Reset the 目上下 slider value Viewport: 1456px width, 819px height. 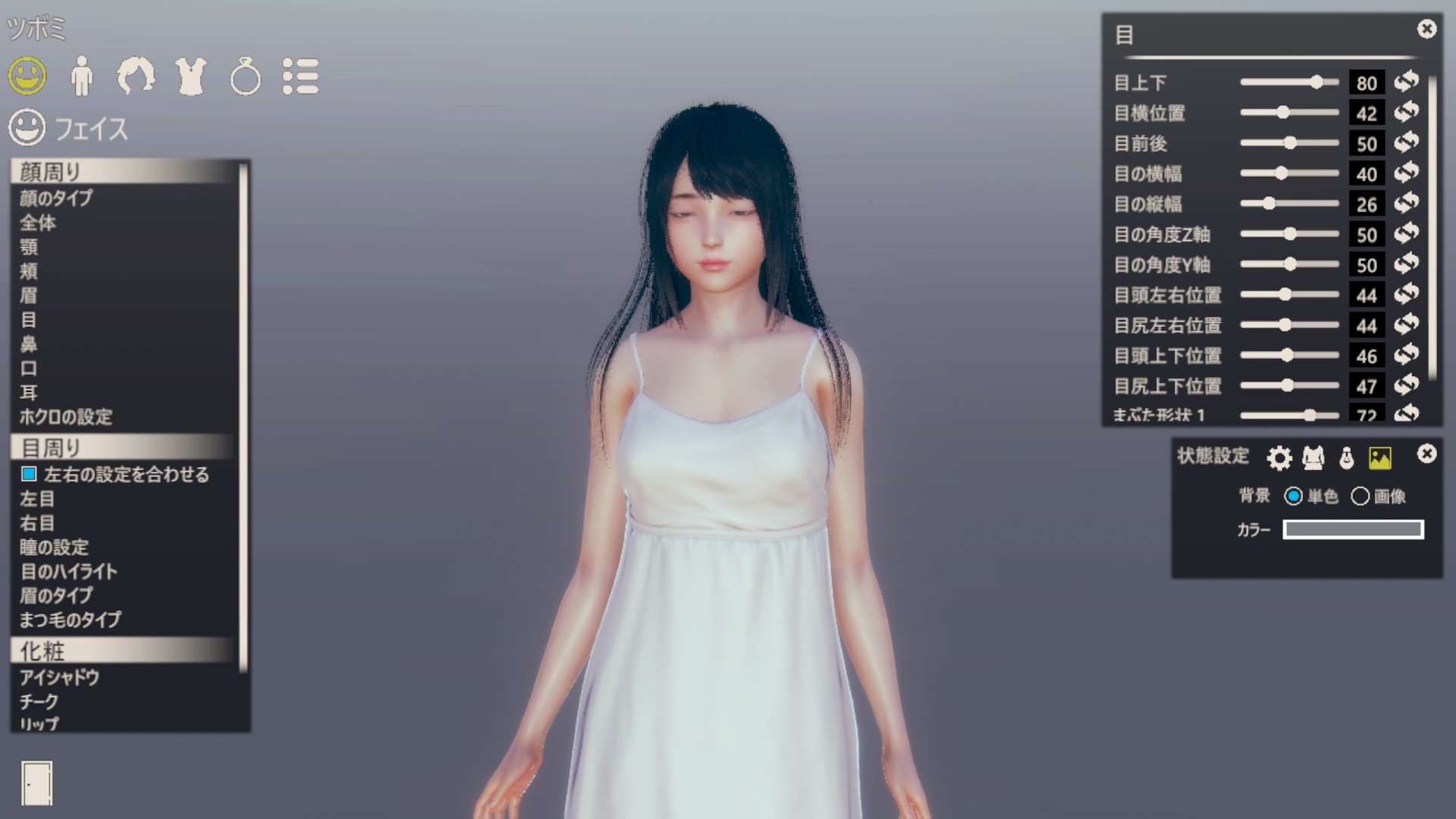pyautogui.click(x=1407, y=82)
